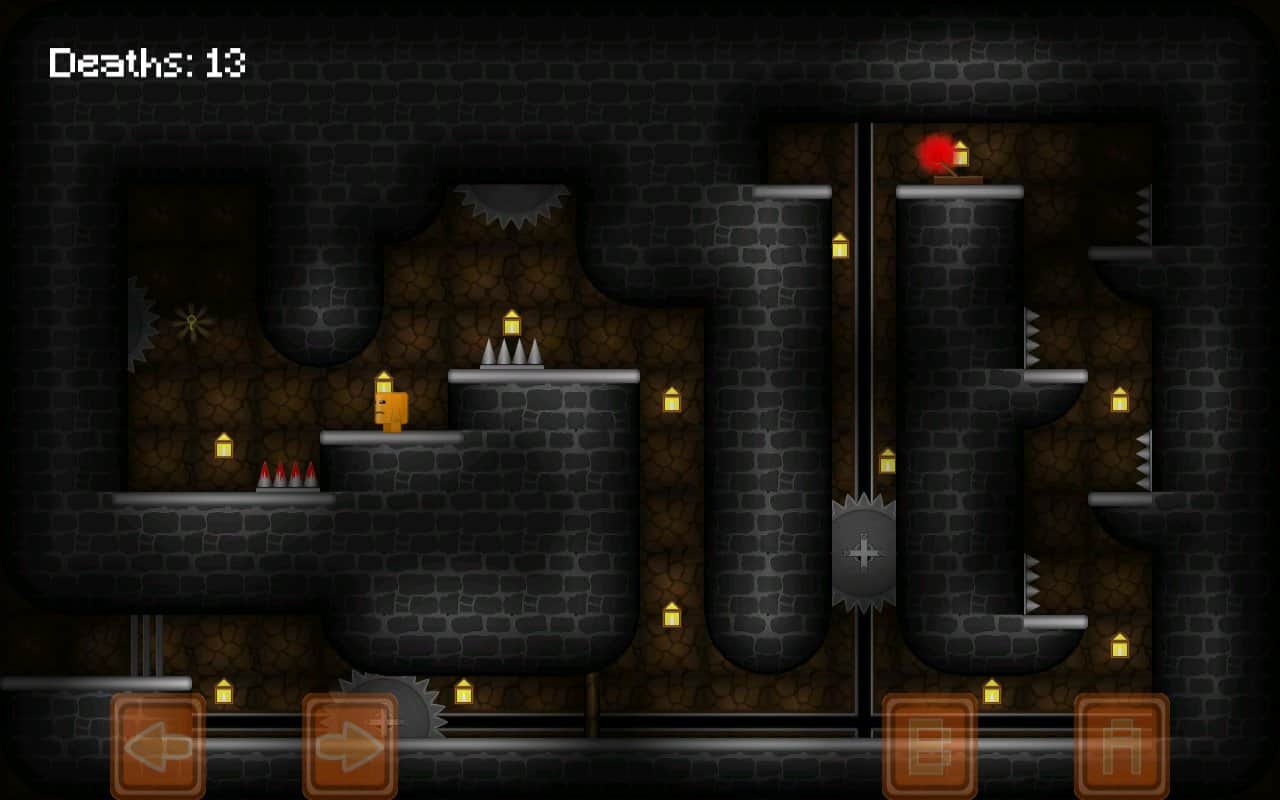Image resolution: width=1280 pixels, height=800 pixels.
Task: Tap the left arrow movement button
Action: click(158, 746)
